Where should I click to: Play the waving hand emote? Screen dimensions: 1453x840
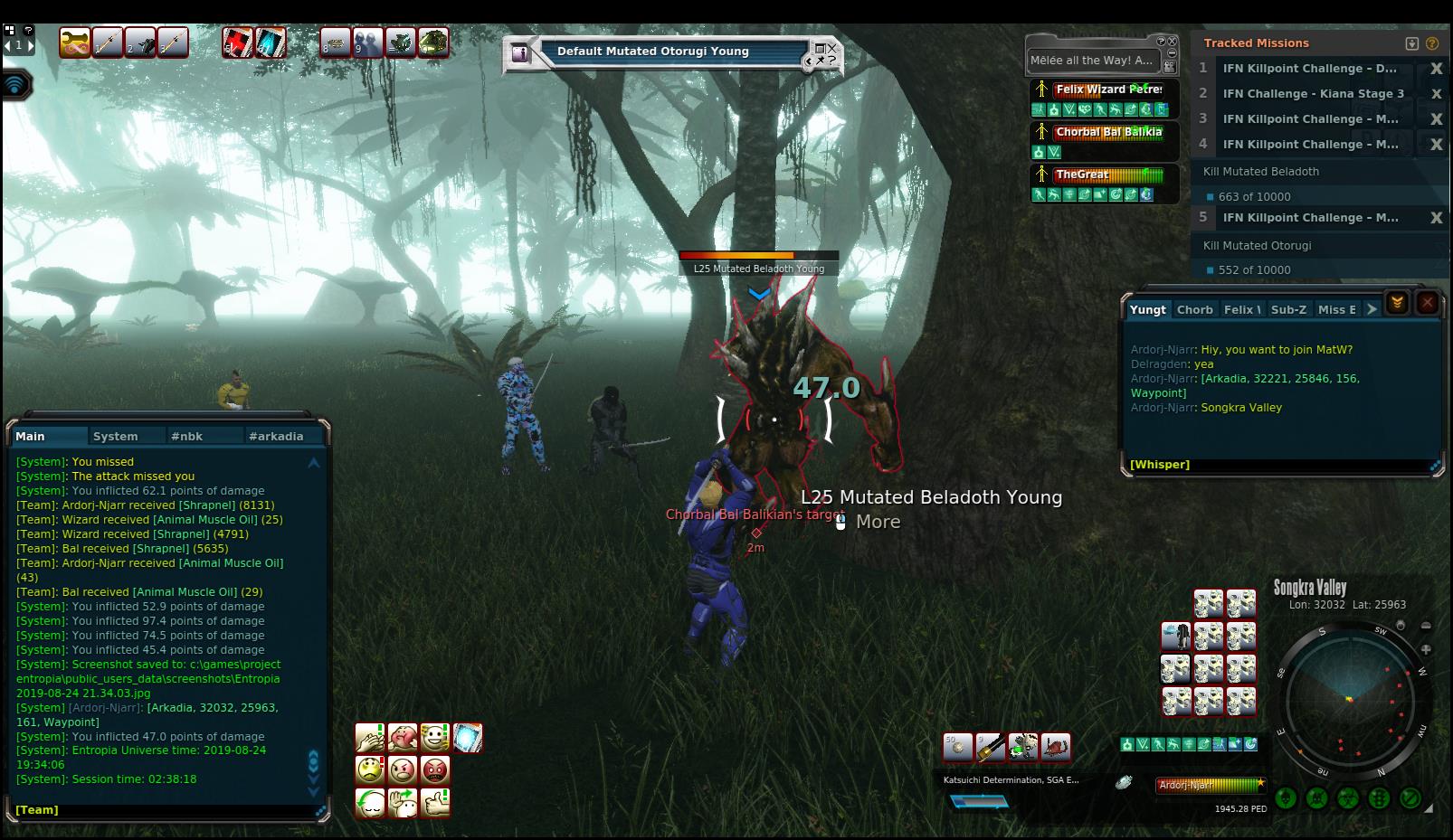[x=403, y=802]
